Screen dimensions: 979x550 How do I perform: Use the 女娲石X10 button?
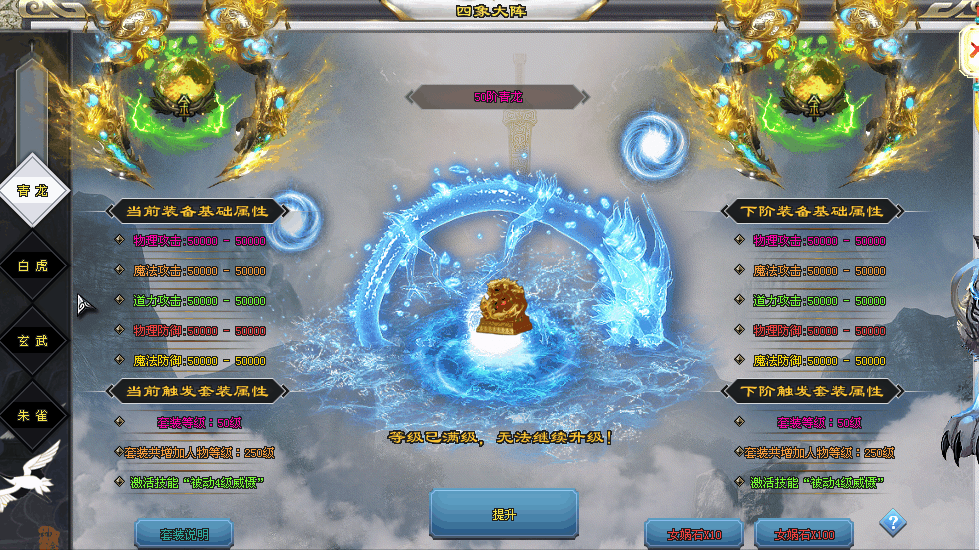[693, 534]
